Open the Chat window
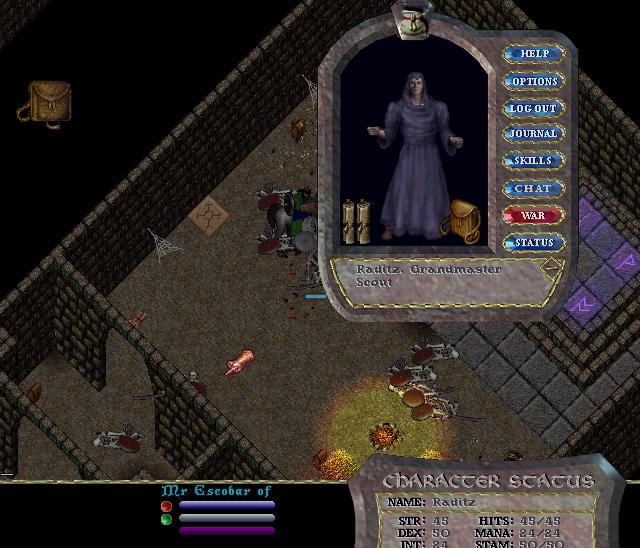Image resolution: width=640 pixels, height=548 pixels. [534, 188]
